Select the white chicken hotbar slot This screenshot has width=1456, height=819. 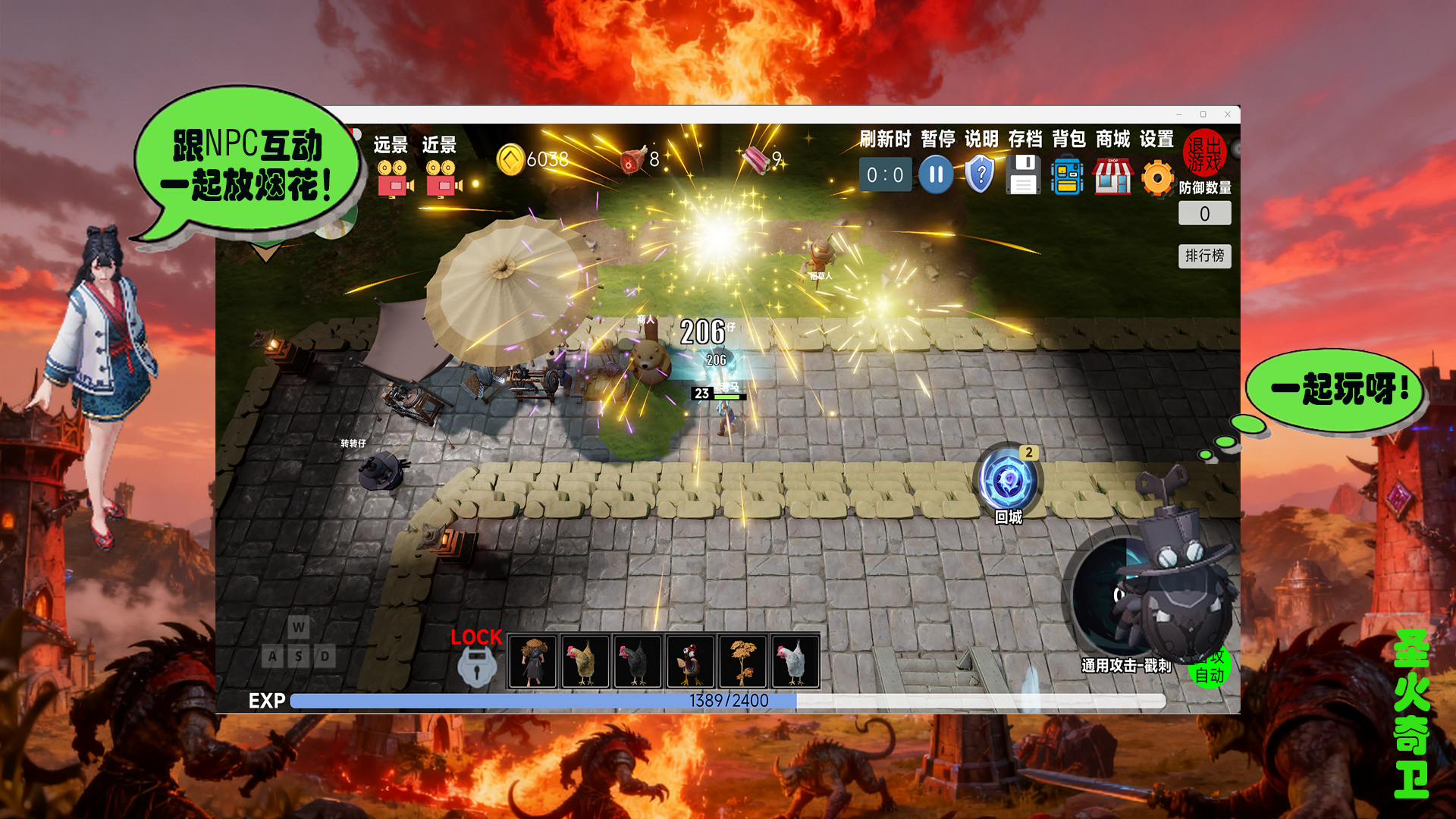pyautogui.click(x=795, y=661)
